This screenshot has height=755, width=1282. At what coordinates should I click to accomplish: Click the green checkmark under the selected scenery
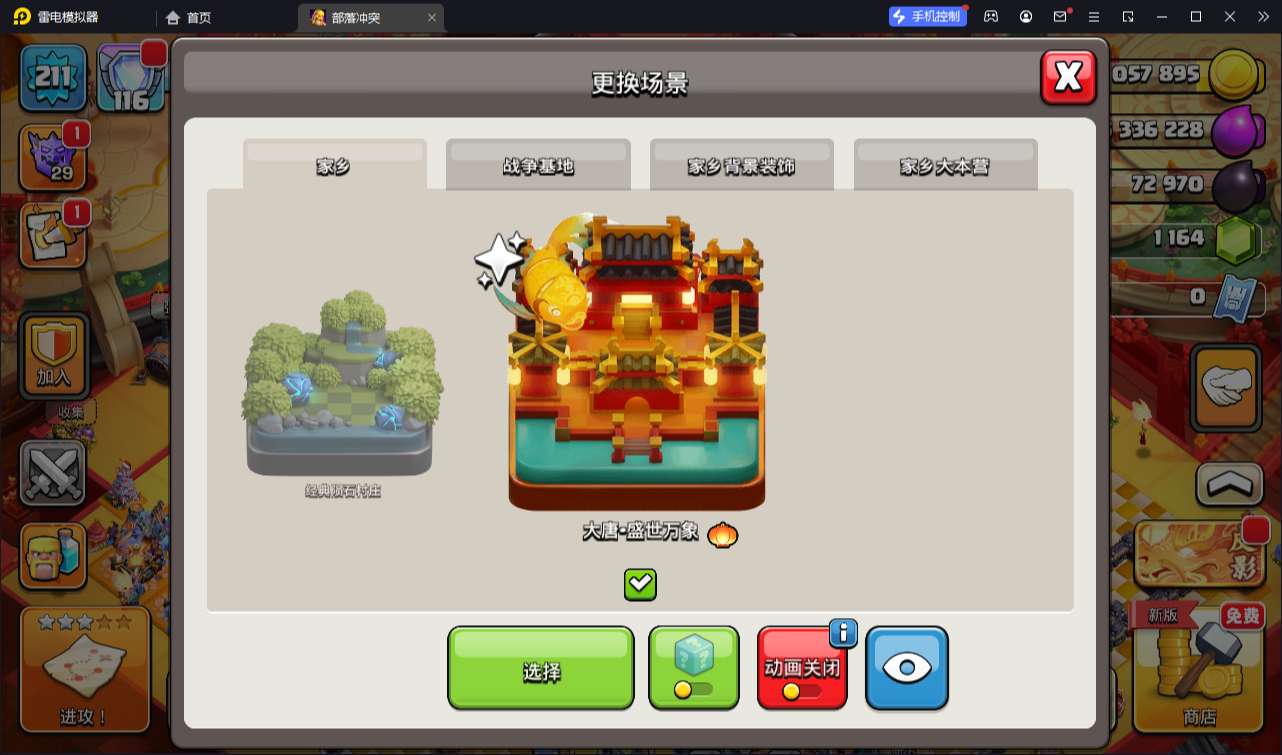639,586
